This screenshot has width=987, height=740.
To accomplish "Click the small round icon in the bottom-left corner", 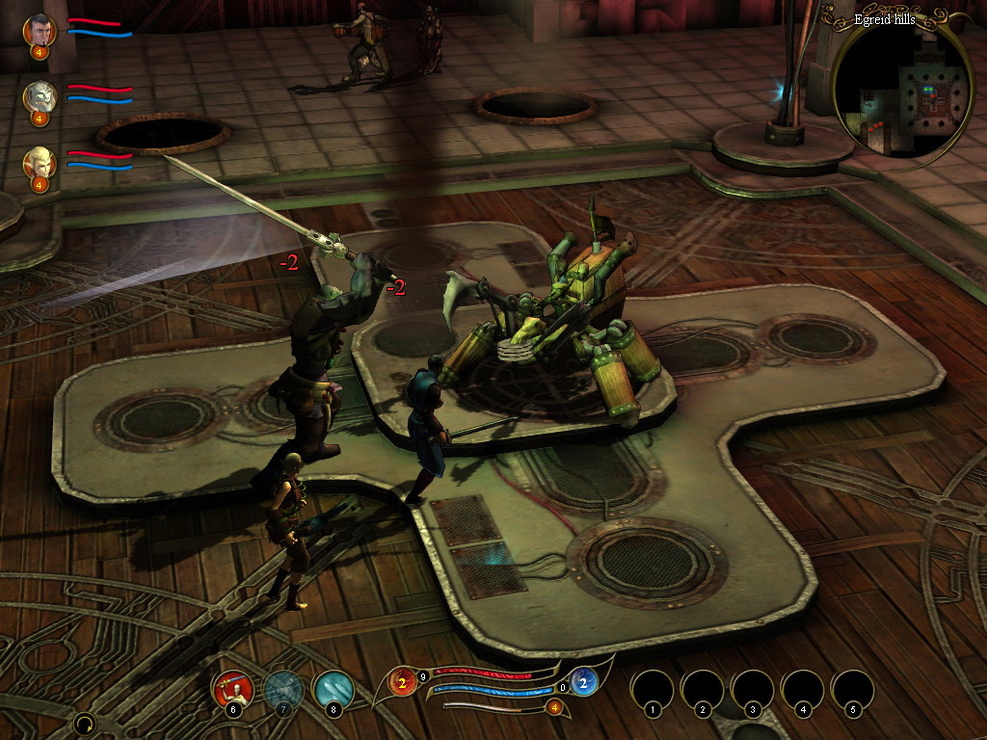I will click(85, 723).
